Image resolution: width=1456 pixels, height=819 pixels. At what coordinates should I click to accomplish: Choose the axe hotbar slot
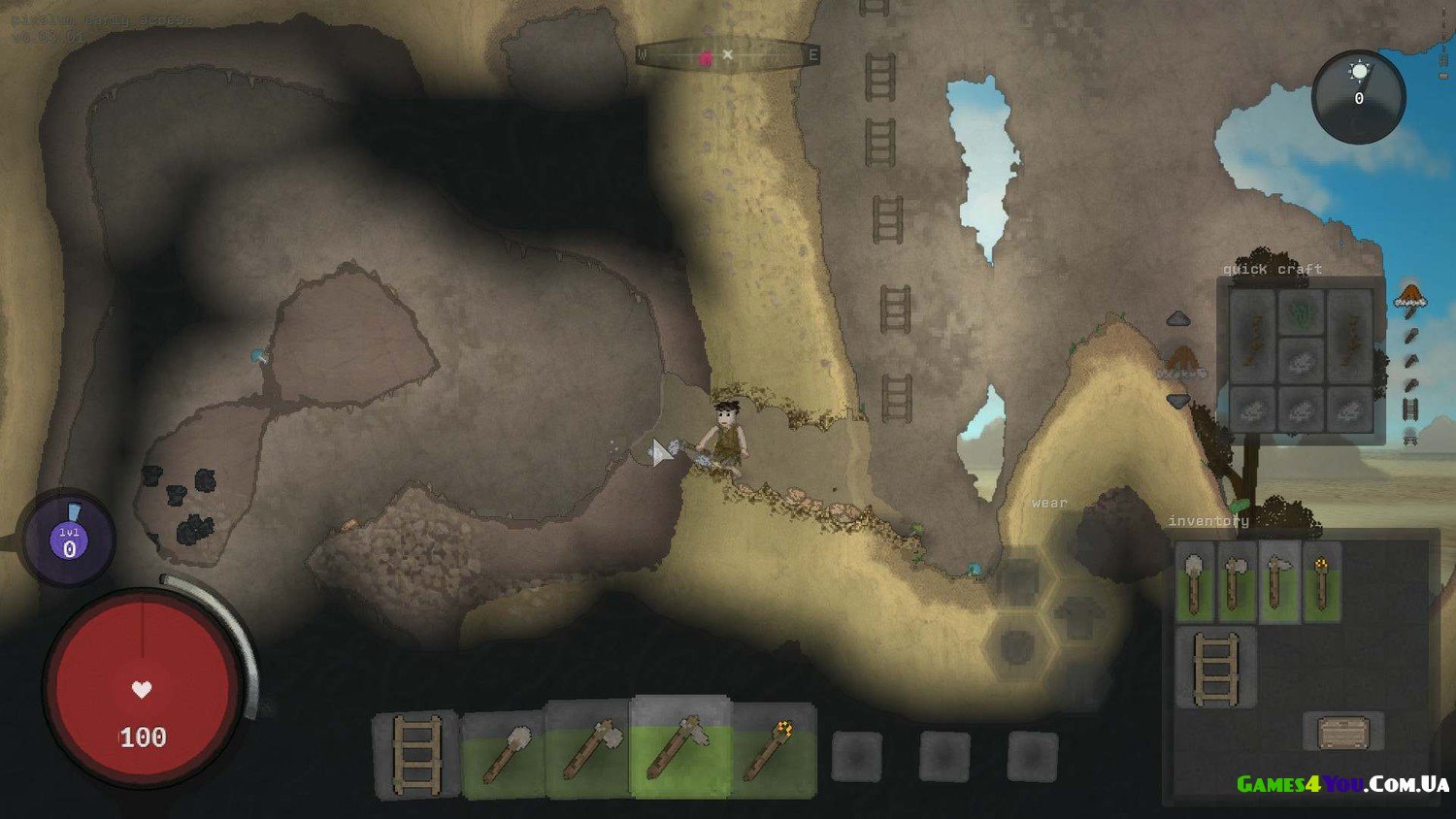pyautogui.click(x=589, y=752)
